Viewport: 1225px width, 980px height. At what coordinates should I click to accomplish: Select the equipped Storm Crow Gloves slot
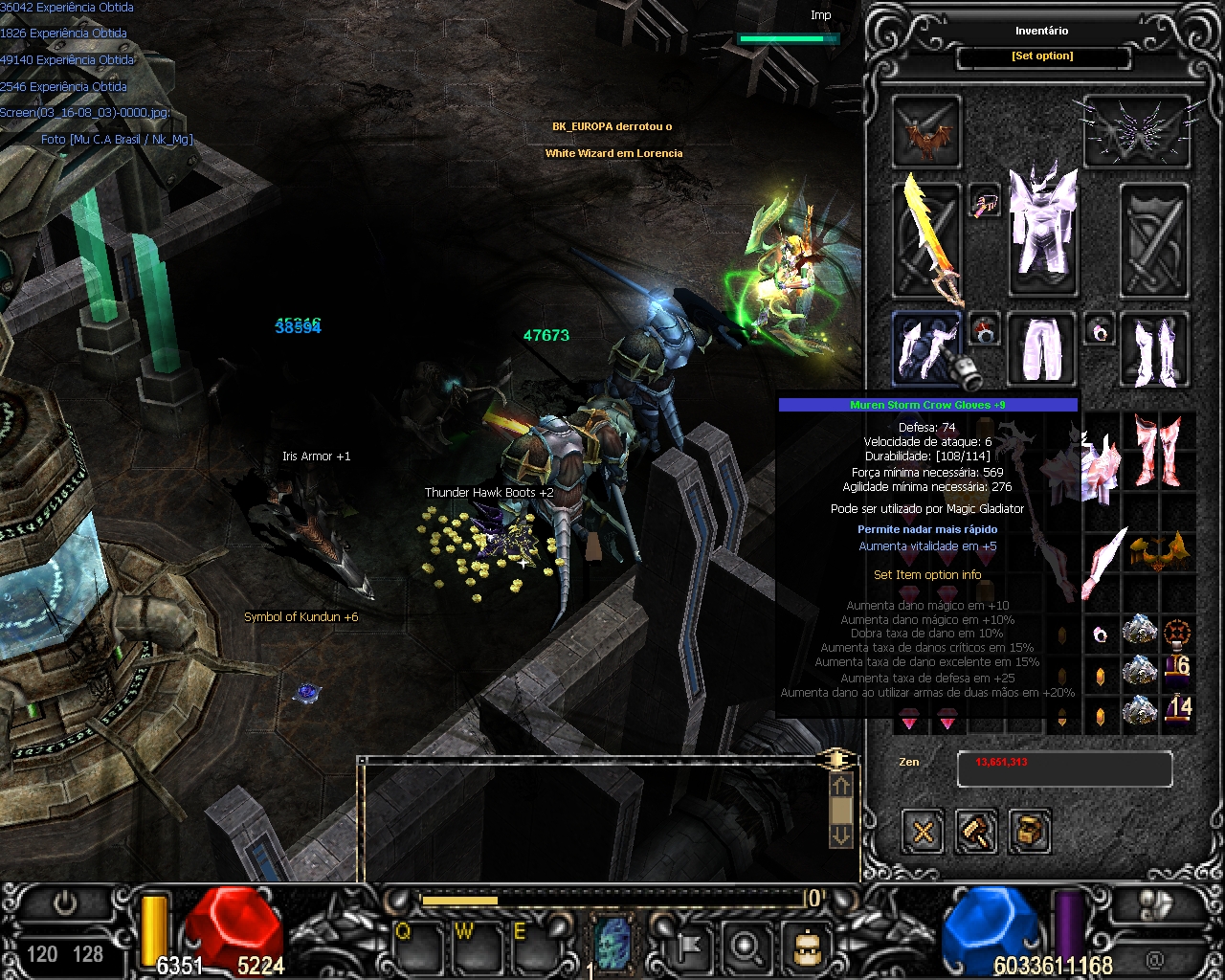point(926,348)
